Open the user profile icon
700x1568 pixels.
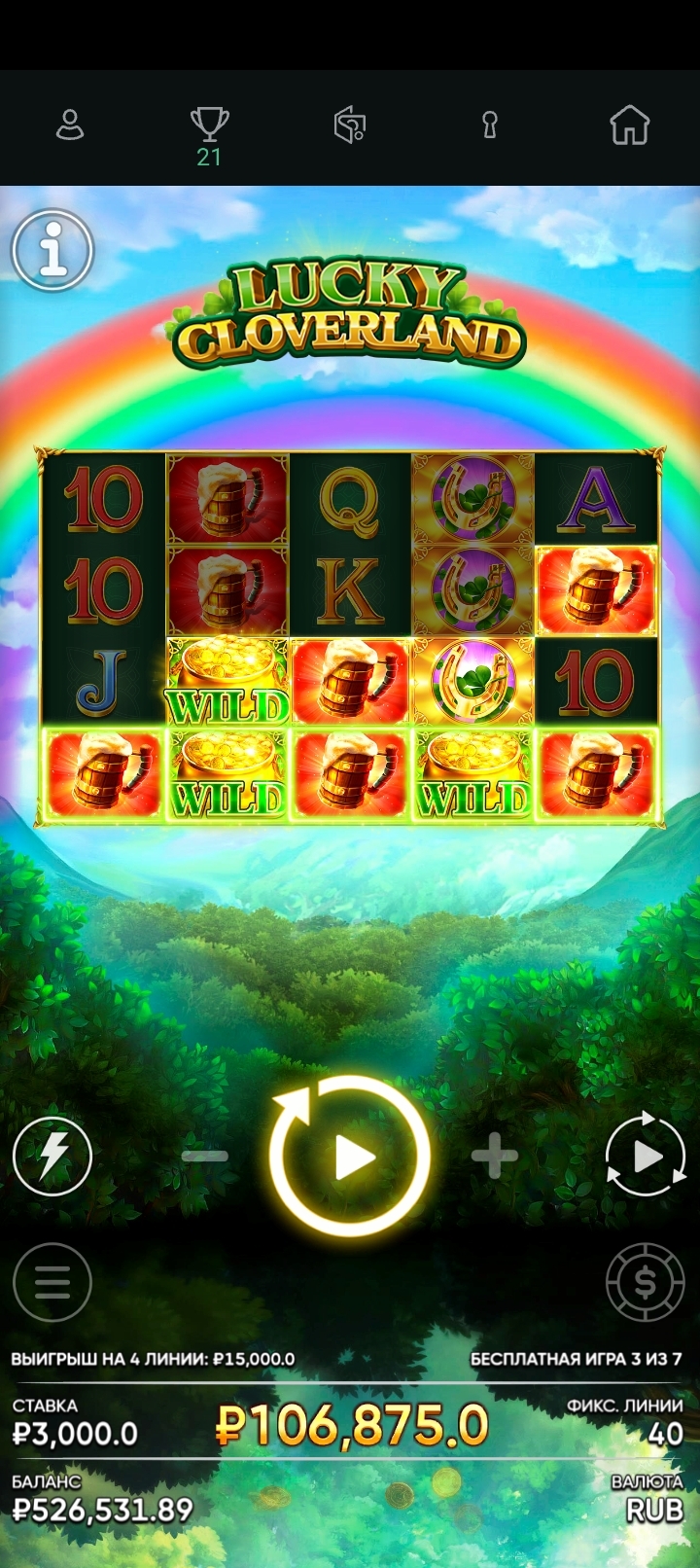[x=70, y=125]
